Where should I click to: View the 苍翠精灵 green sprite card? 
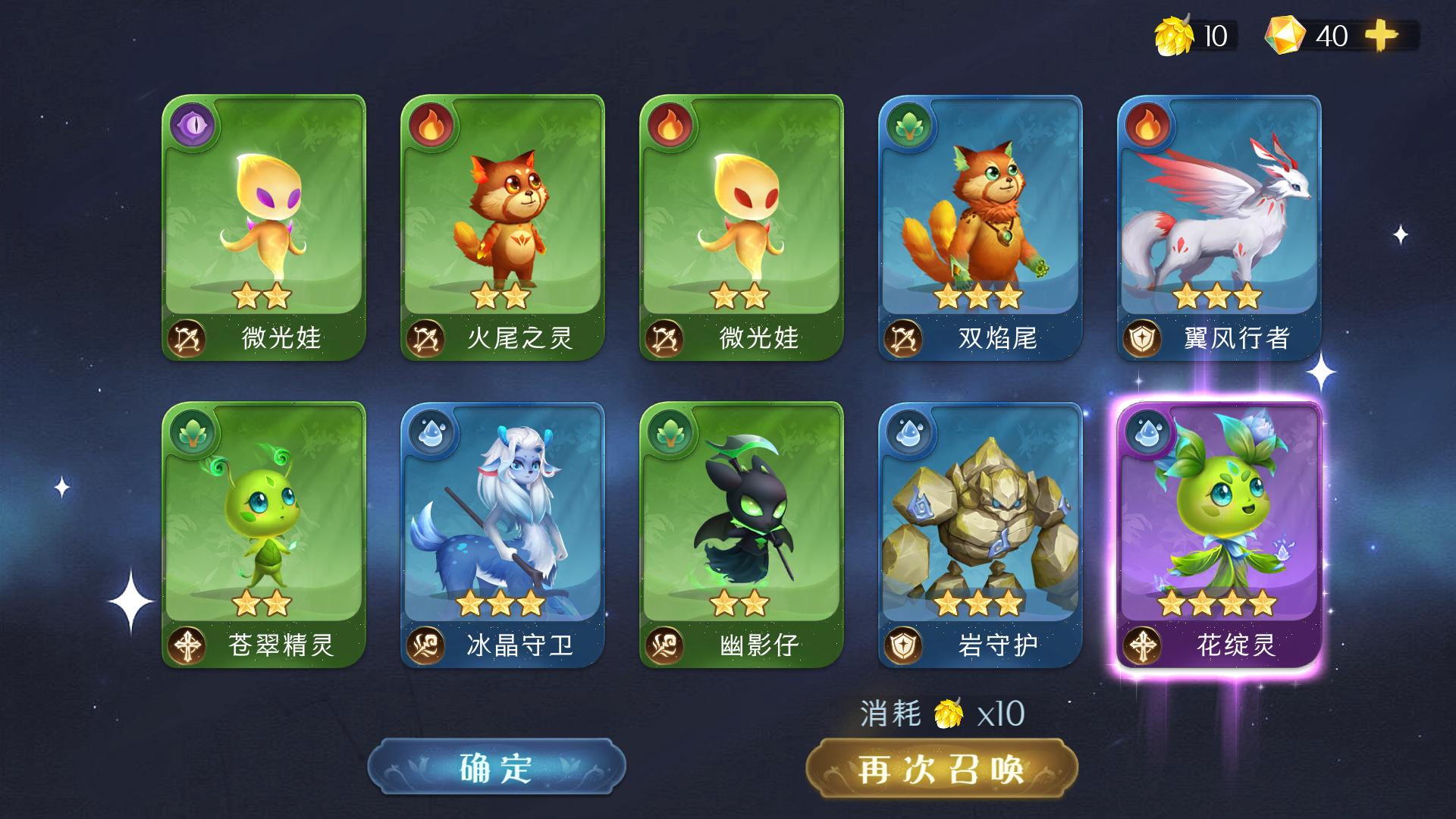coord(264,535)
